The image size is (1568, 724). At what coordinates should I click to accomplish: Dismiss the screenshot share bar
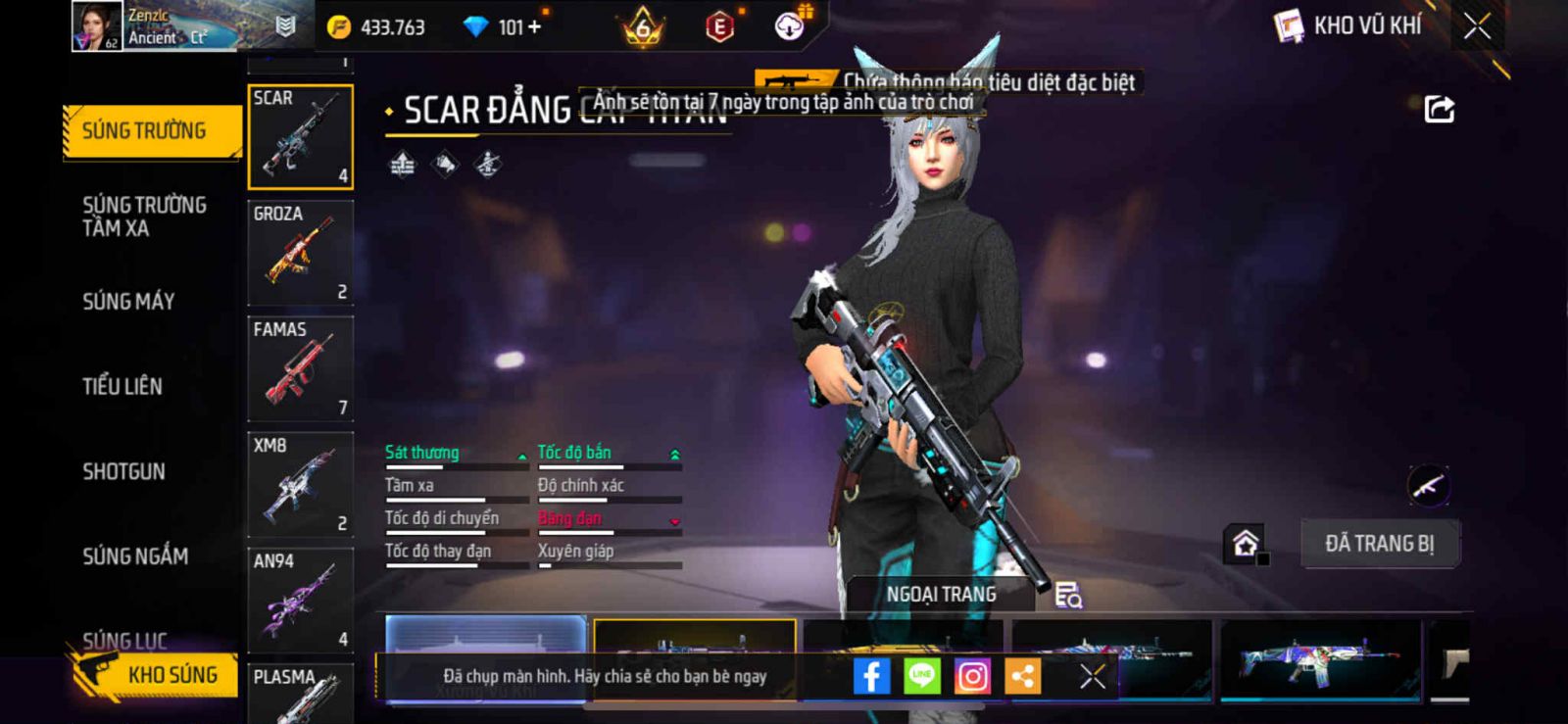[x=1092, y=676]
